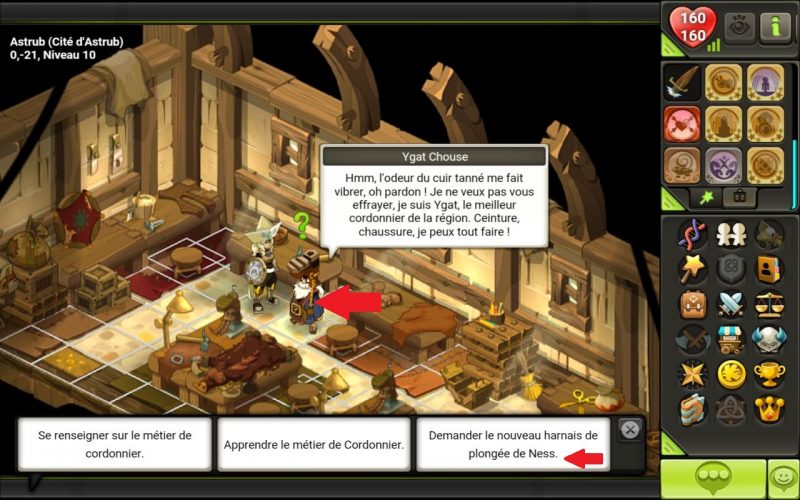The width and height of the screenshot is (800, 500).
Task: Open the shop cart icon
Action: point(731,338)
